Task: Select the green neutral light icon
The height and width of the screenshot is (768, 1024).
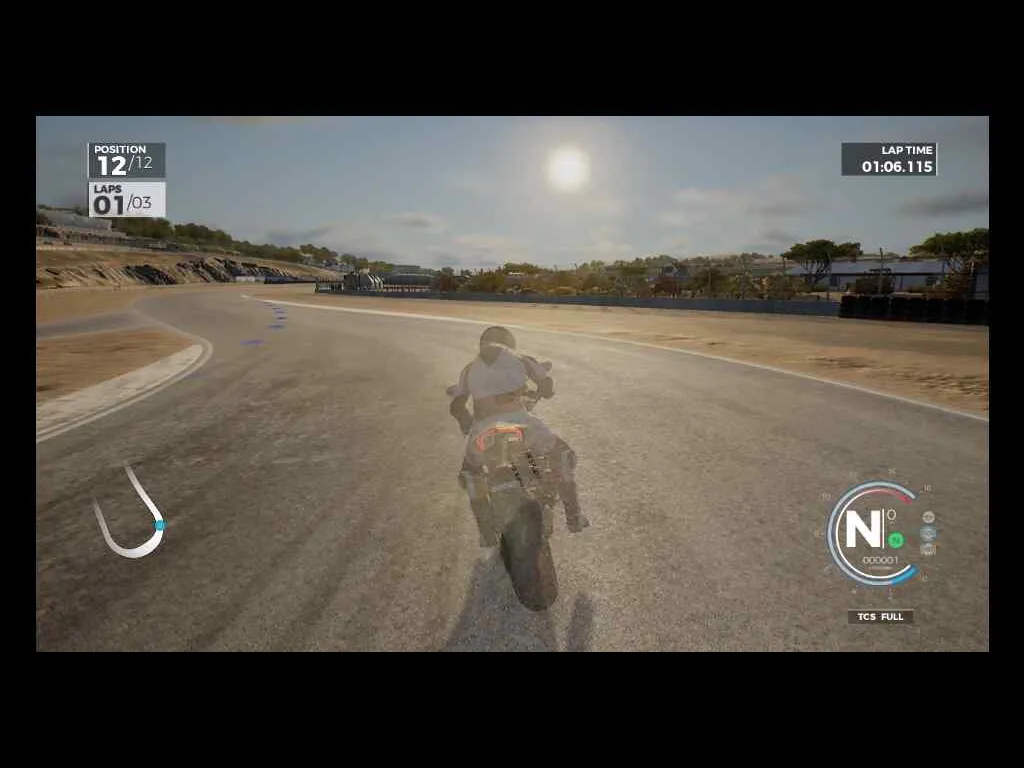Action: coord(896,540)
